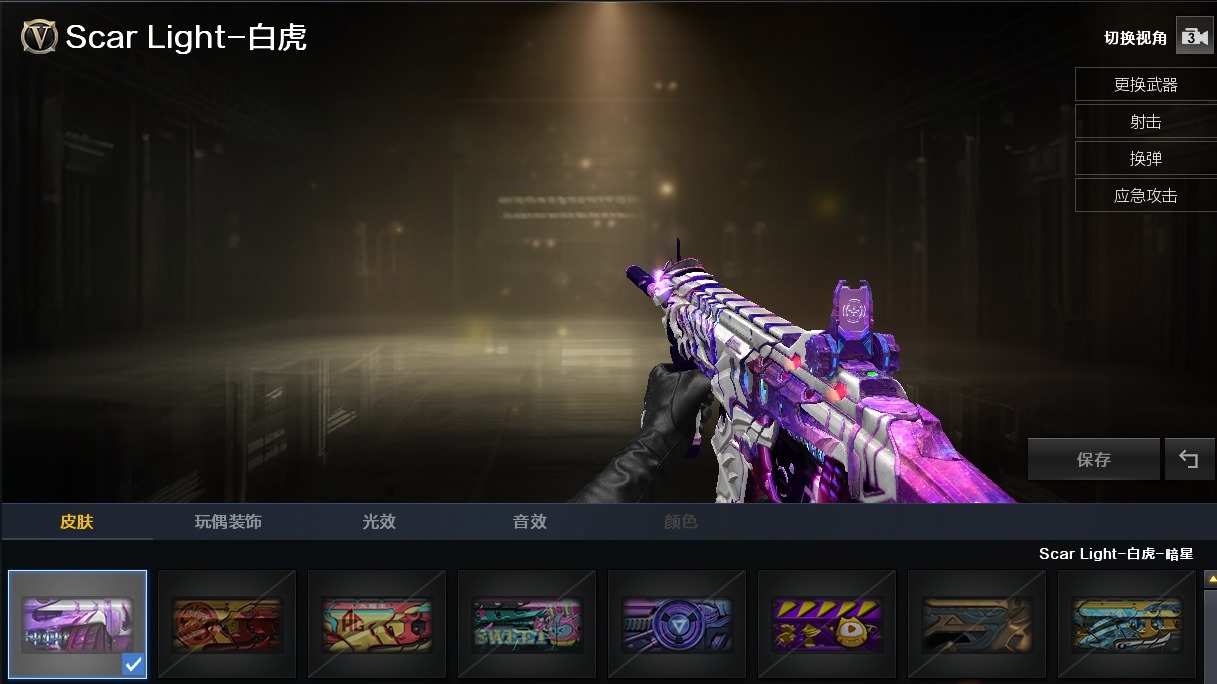The image size is (1217, 684).
Task: Pick the pink and teal graffiti skin
Action: click(377, 624)
